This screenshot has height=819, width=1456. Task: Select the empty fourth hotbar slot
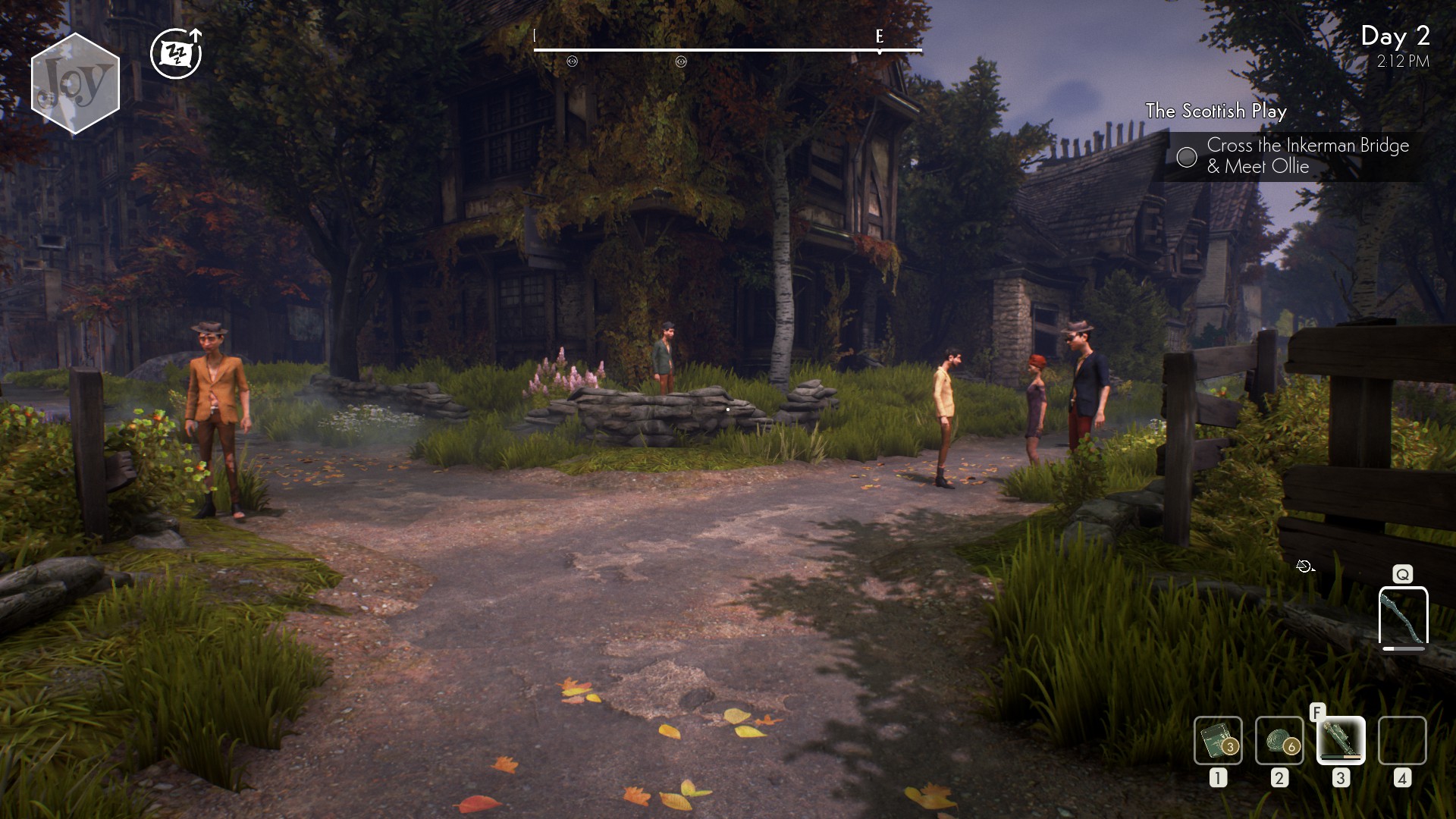1402,740
